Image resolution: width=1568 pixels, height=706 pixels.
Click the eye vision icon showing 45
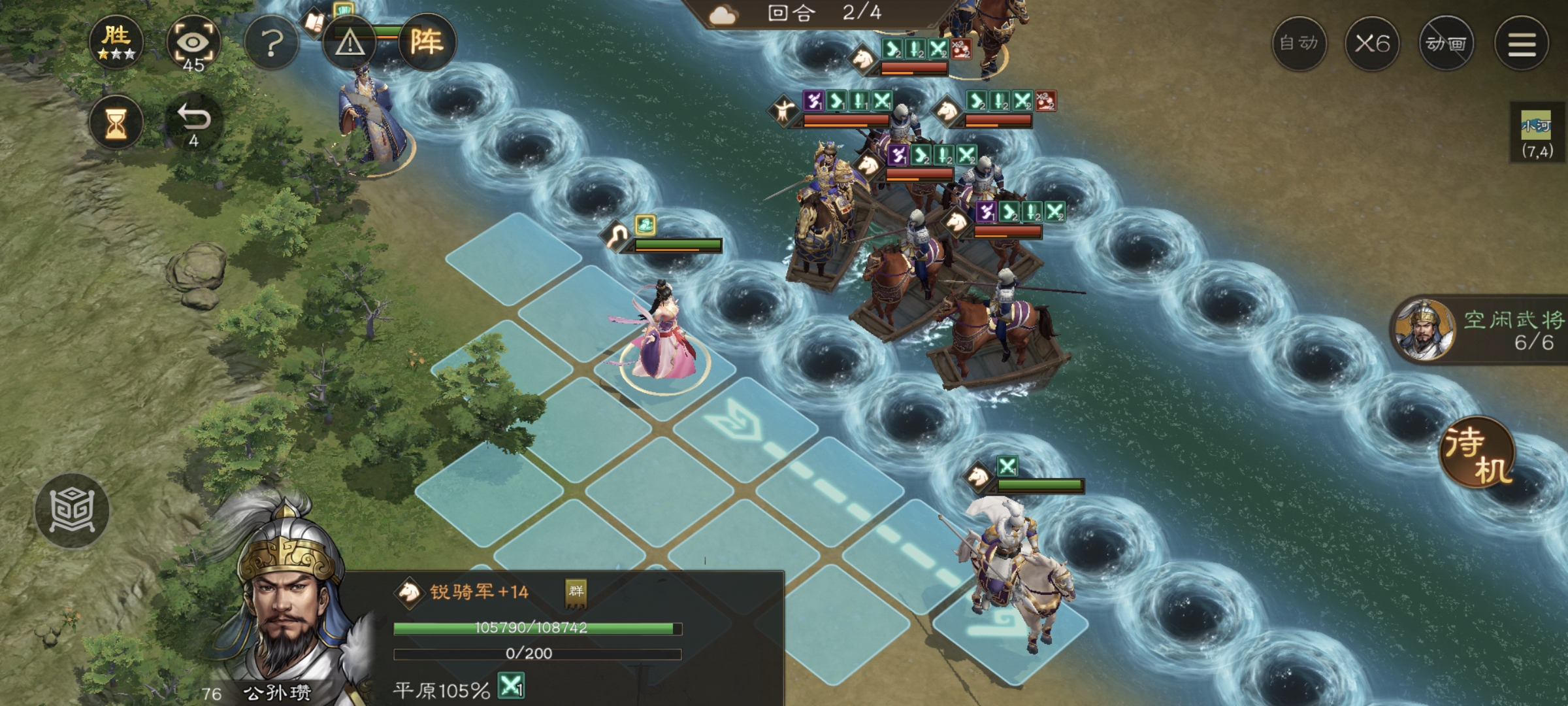[x=193, y=43]
